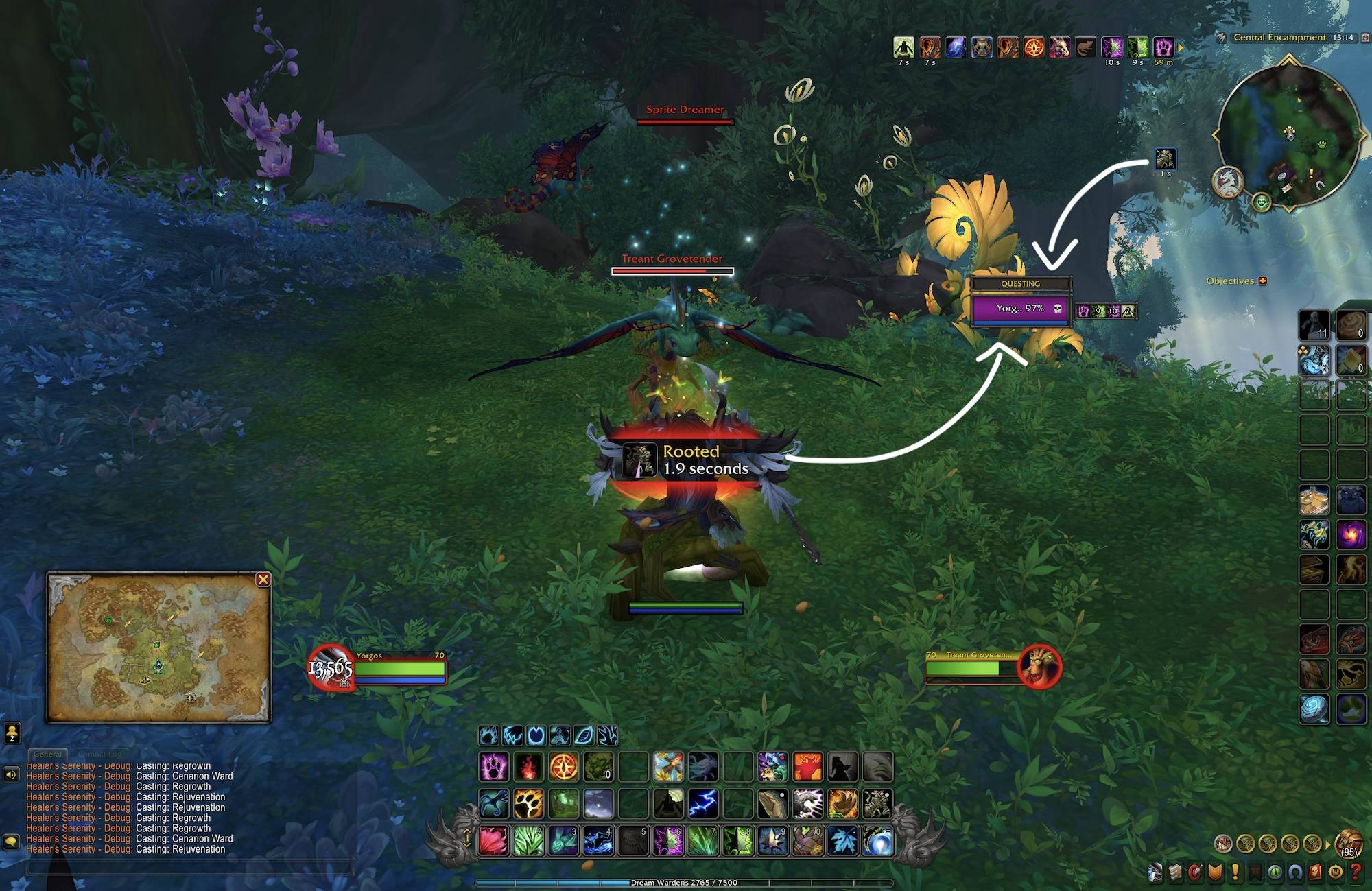
Task: Select the General chat tab
Action: pyautogui.click(x=47, y=755)
